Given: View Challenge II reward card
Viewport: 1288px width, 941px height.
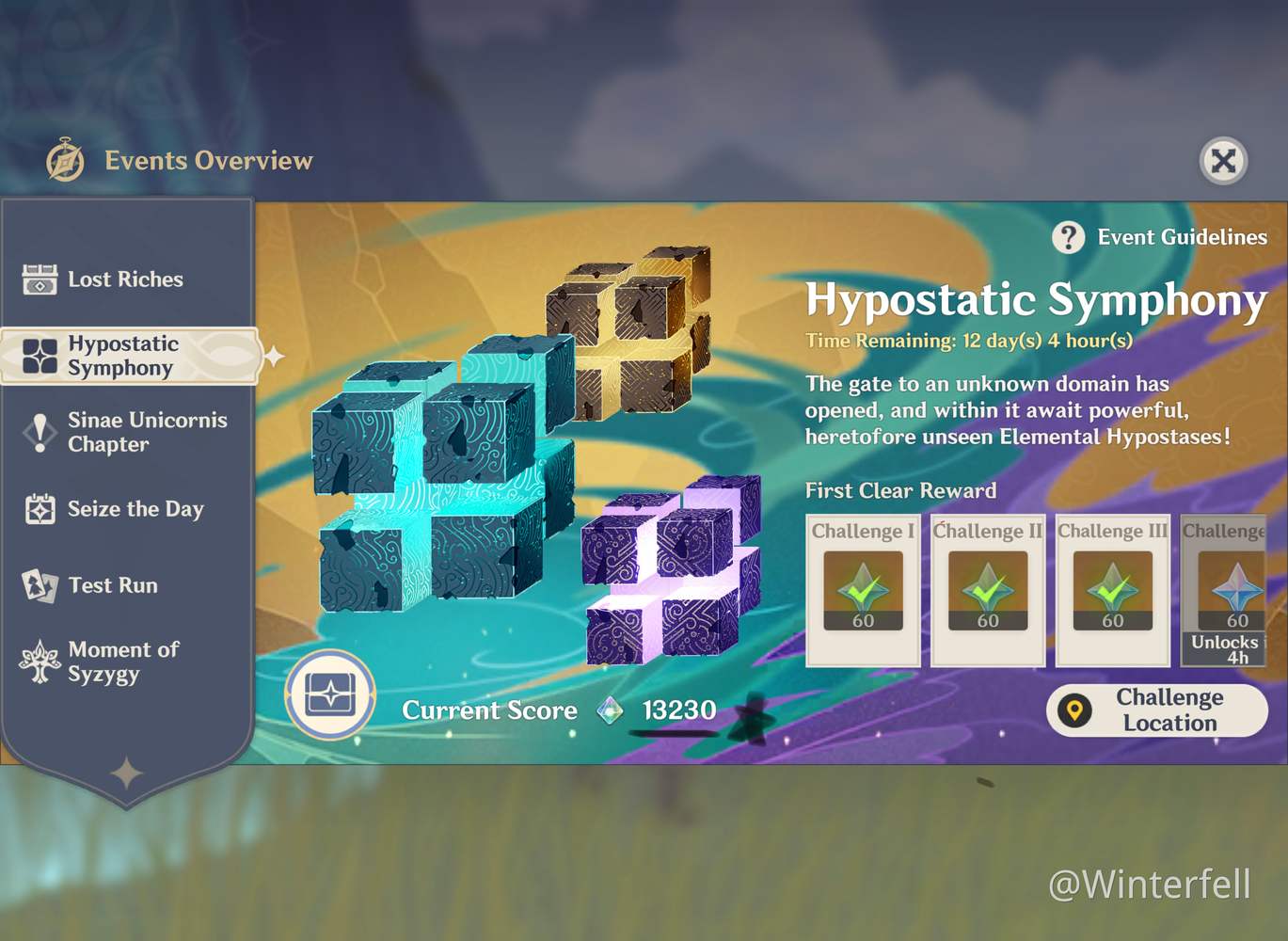Looking at the screenshot, I should [x=988, y=590].
